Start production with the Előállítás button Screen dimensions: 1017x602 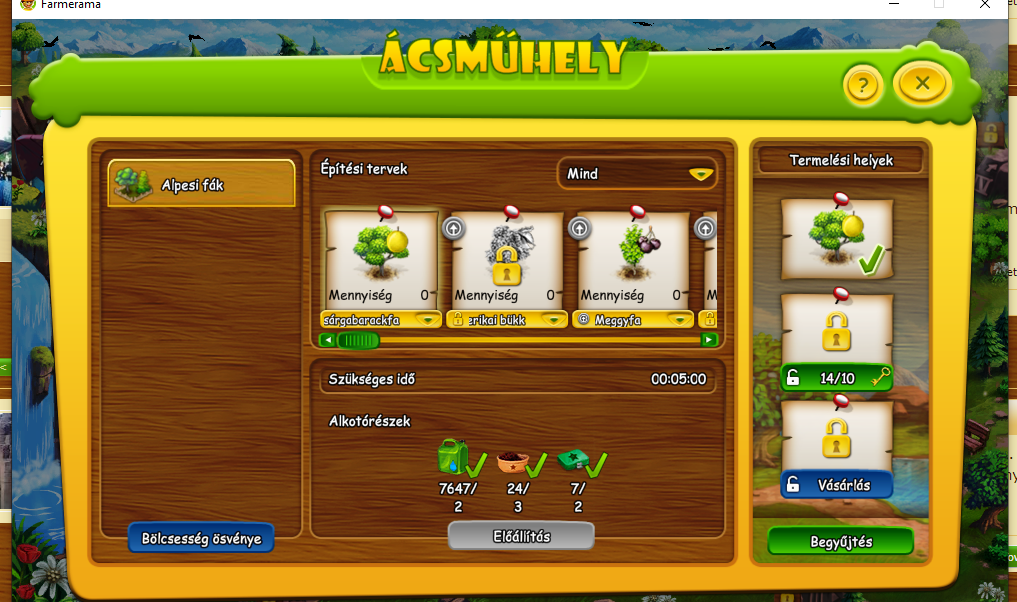point(520,536)
